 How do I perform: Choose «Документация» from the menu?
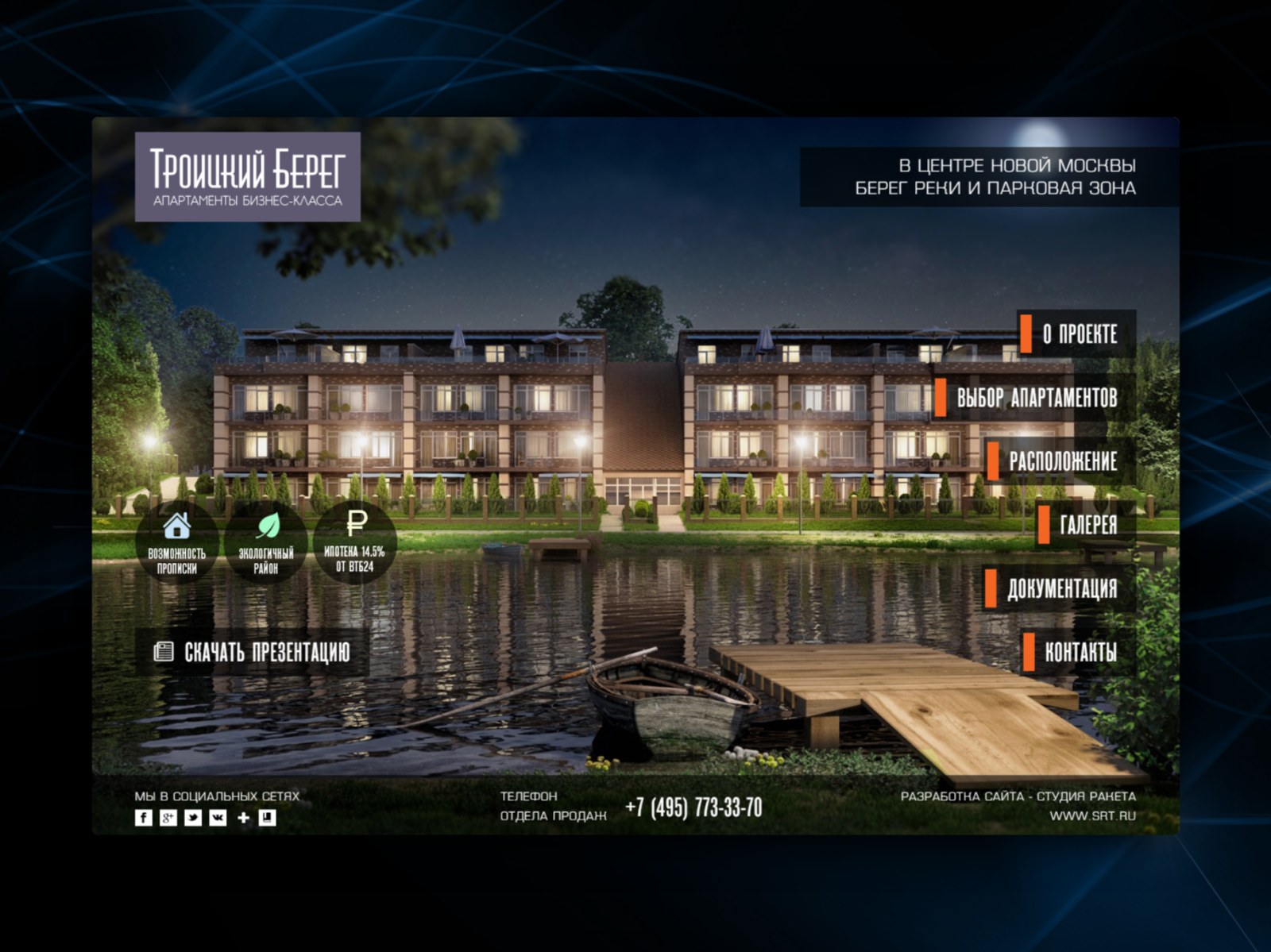point(1061,588)
